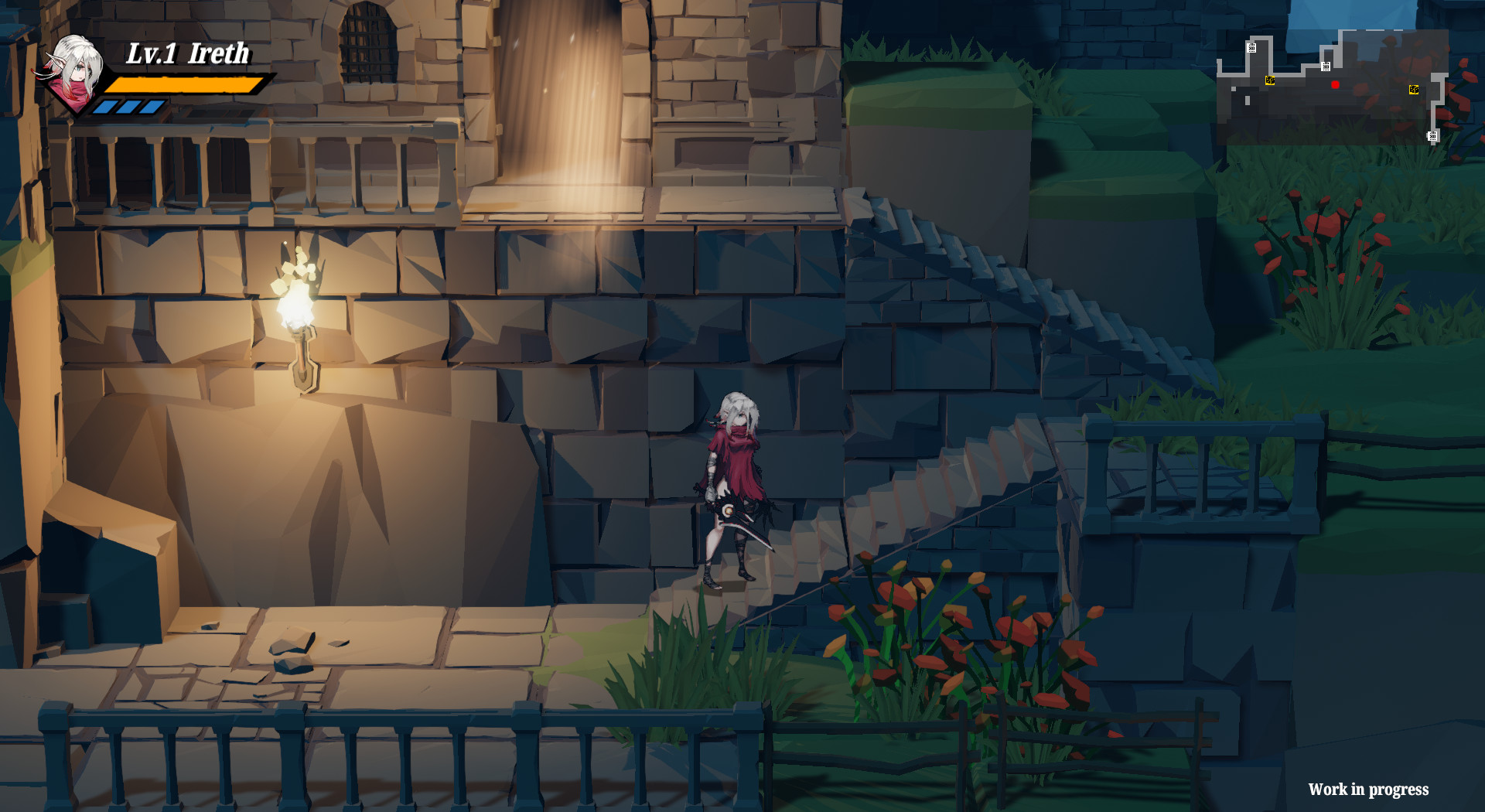1485x812 pixels.
Task: Click the top-left gate marker on the minimap
Action: (1251, 48)
